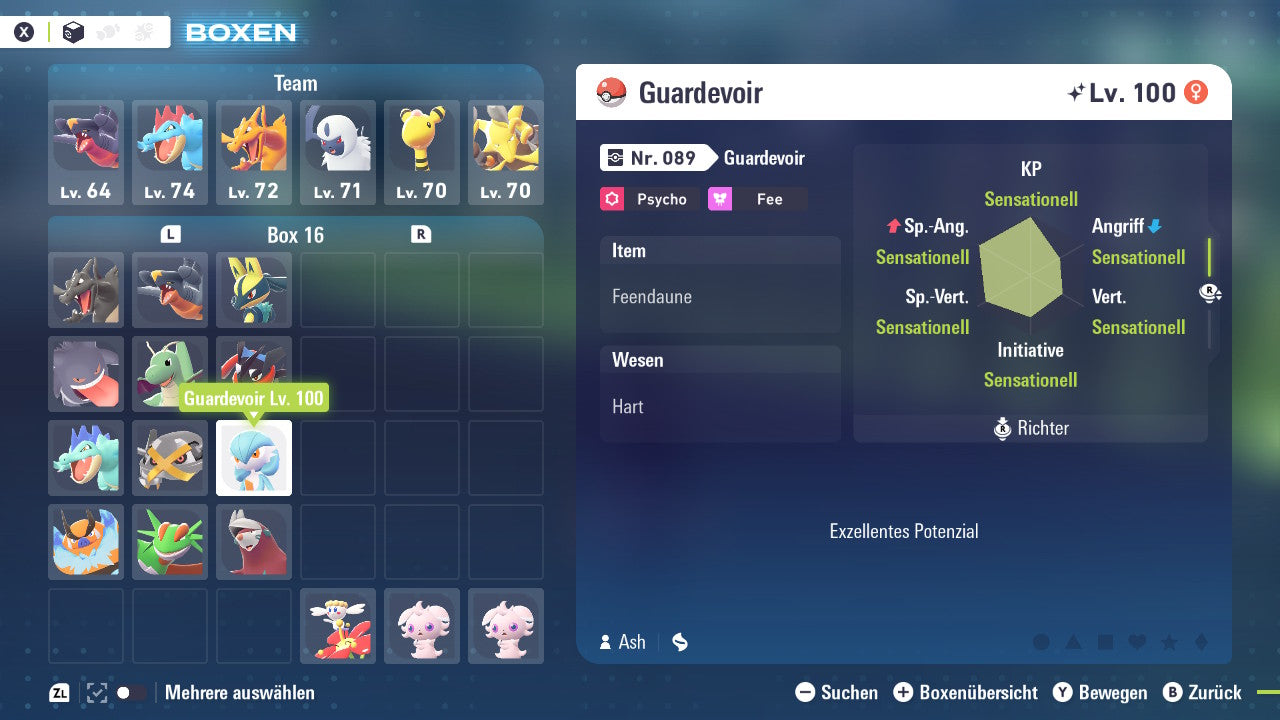This screenshot has width=1280, height=720.
Task: Open the Richter judge function
Action: click(1030, 428)
